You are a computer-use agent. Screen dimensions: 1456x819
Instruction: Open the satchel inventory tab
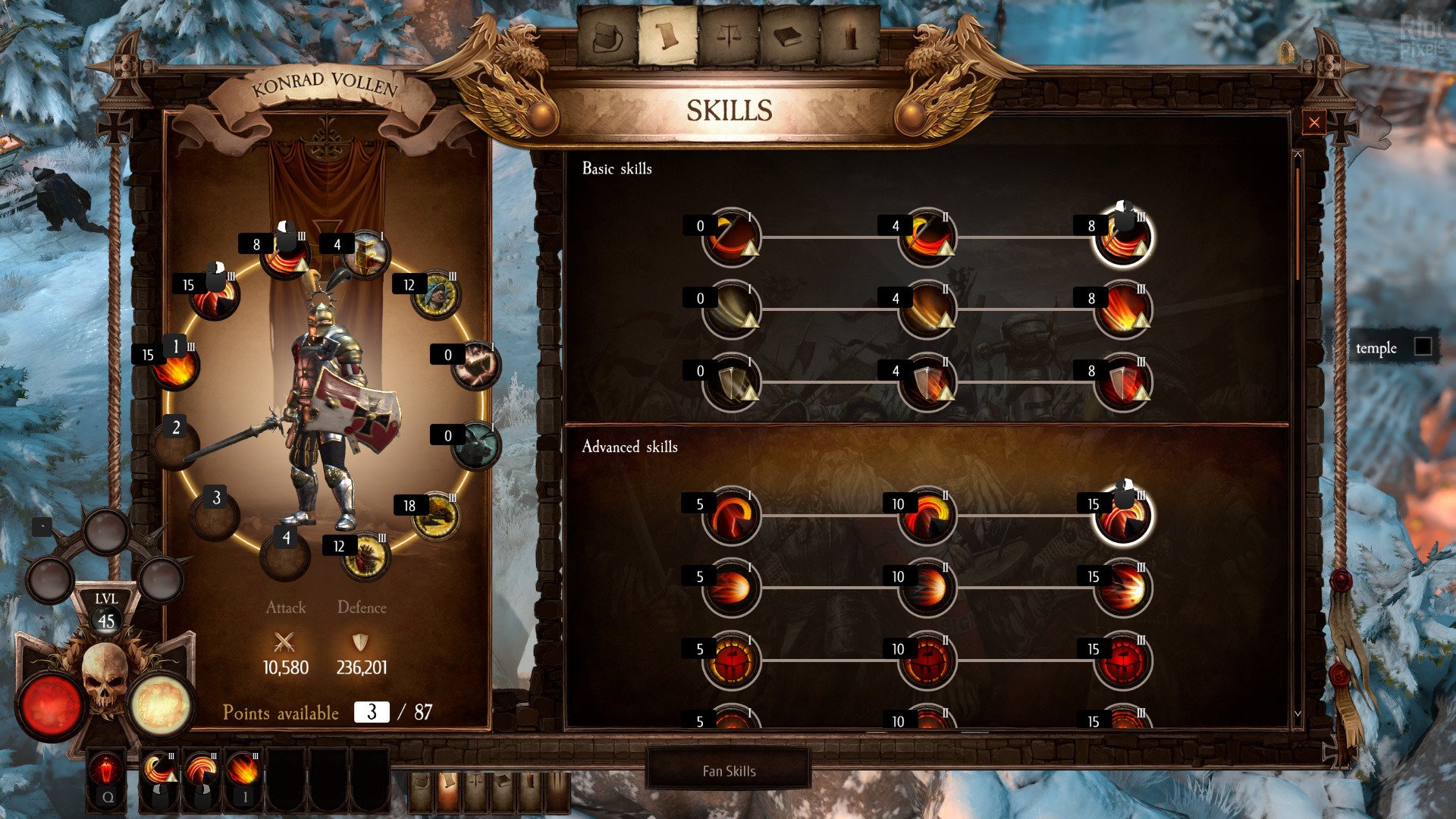pos(607,38)
